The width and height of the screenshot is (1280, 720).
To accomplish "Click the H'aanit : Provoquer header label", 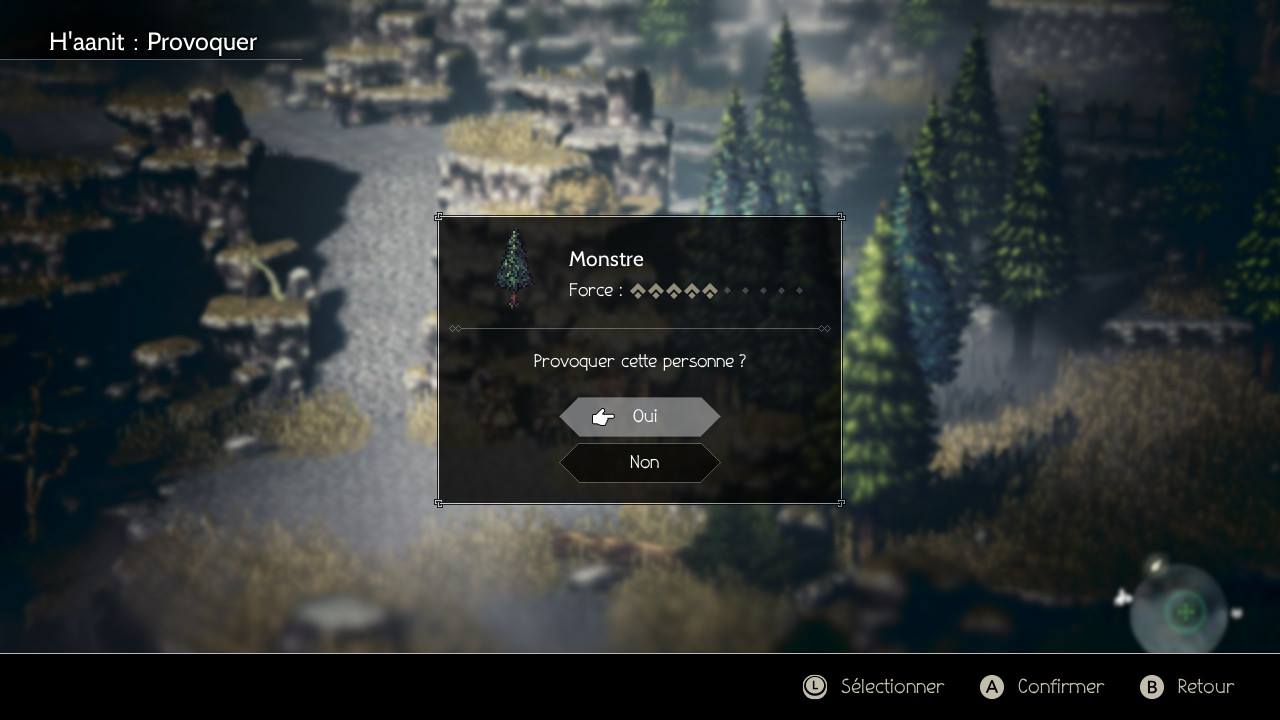I will [153, 42].
